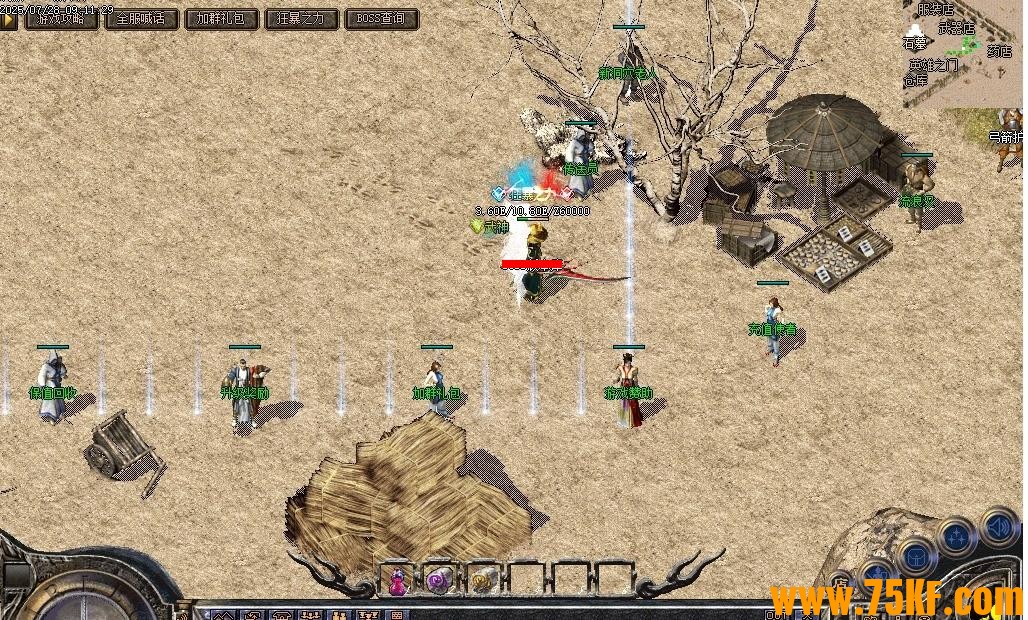Open the 加群礼包 gift pack

coord(221,19)
